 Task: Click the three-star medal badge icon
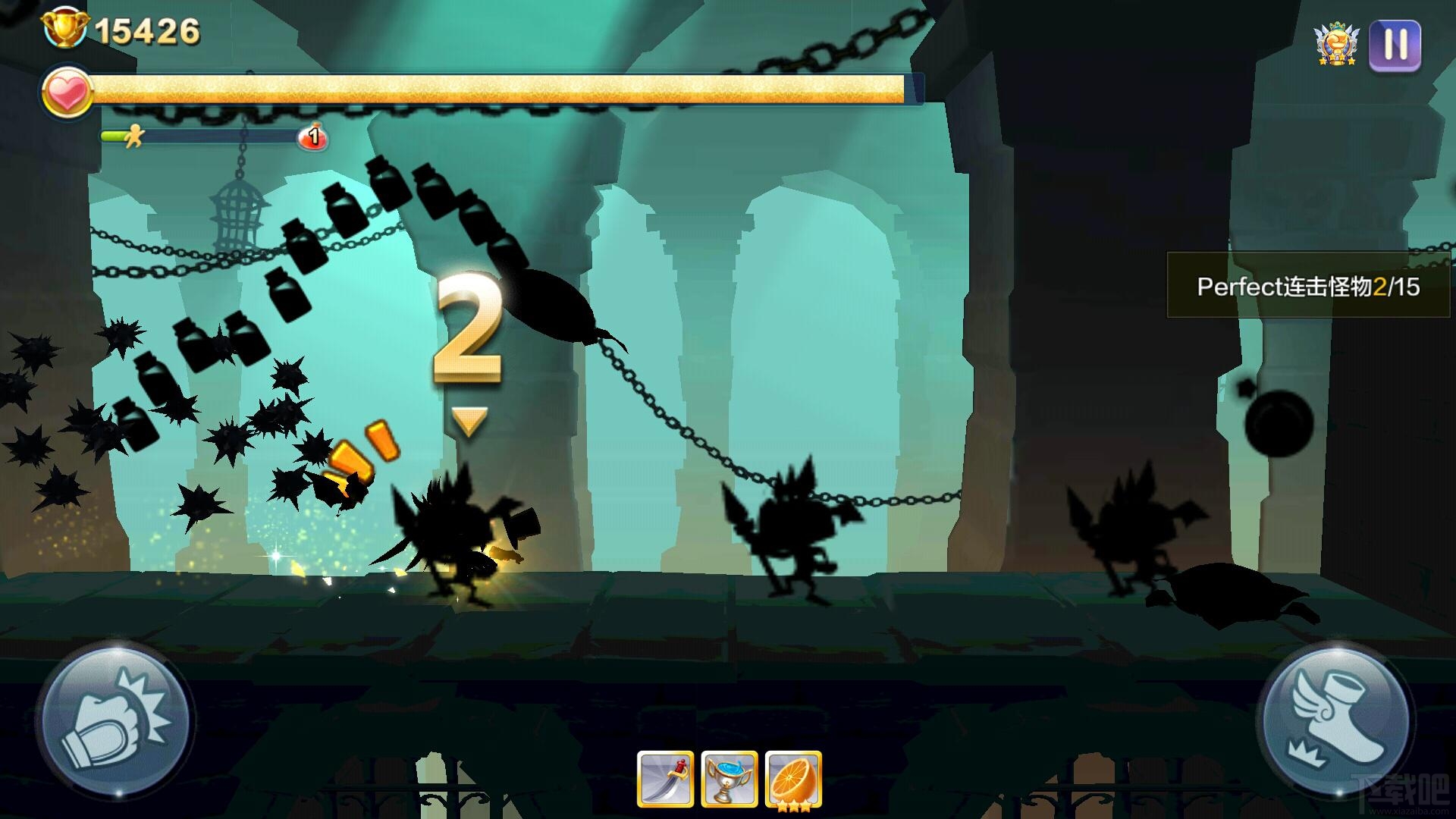[1336, 44]
